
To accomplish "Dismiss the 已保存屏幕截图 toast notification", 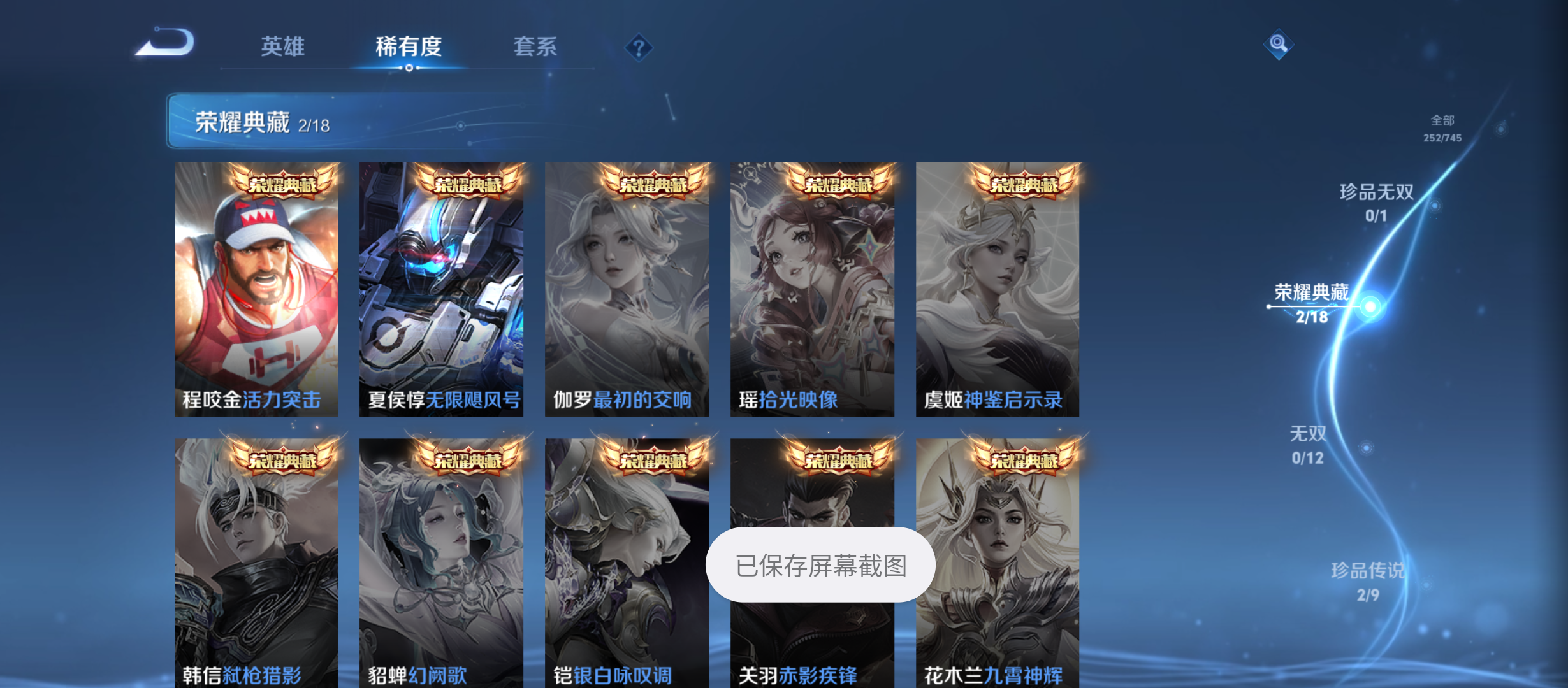I will [820, 564].
